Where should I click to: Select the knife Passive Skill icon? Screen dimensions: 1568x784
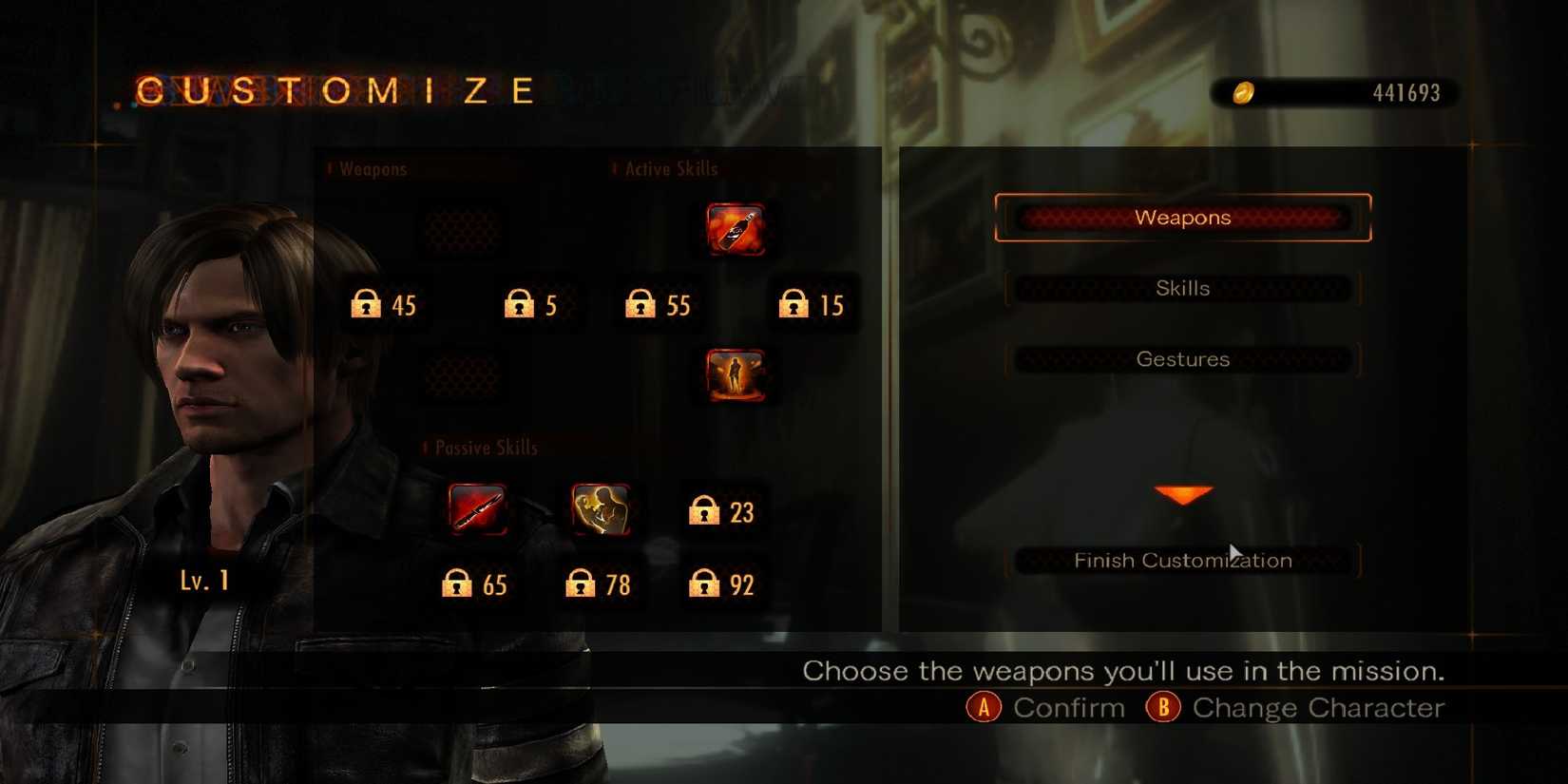[x=480, y=508]
